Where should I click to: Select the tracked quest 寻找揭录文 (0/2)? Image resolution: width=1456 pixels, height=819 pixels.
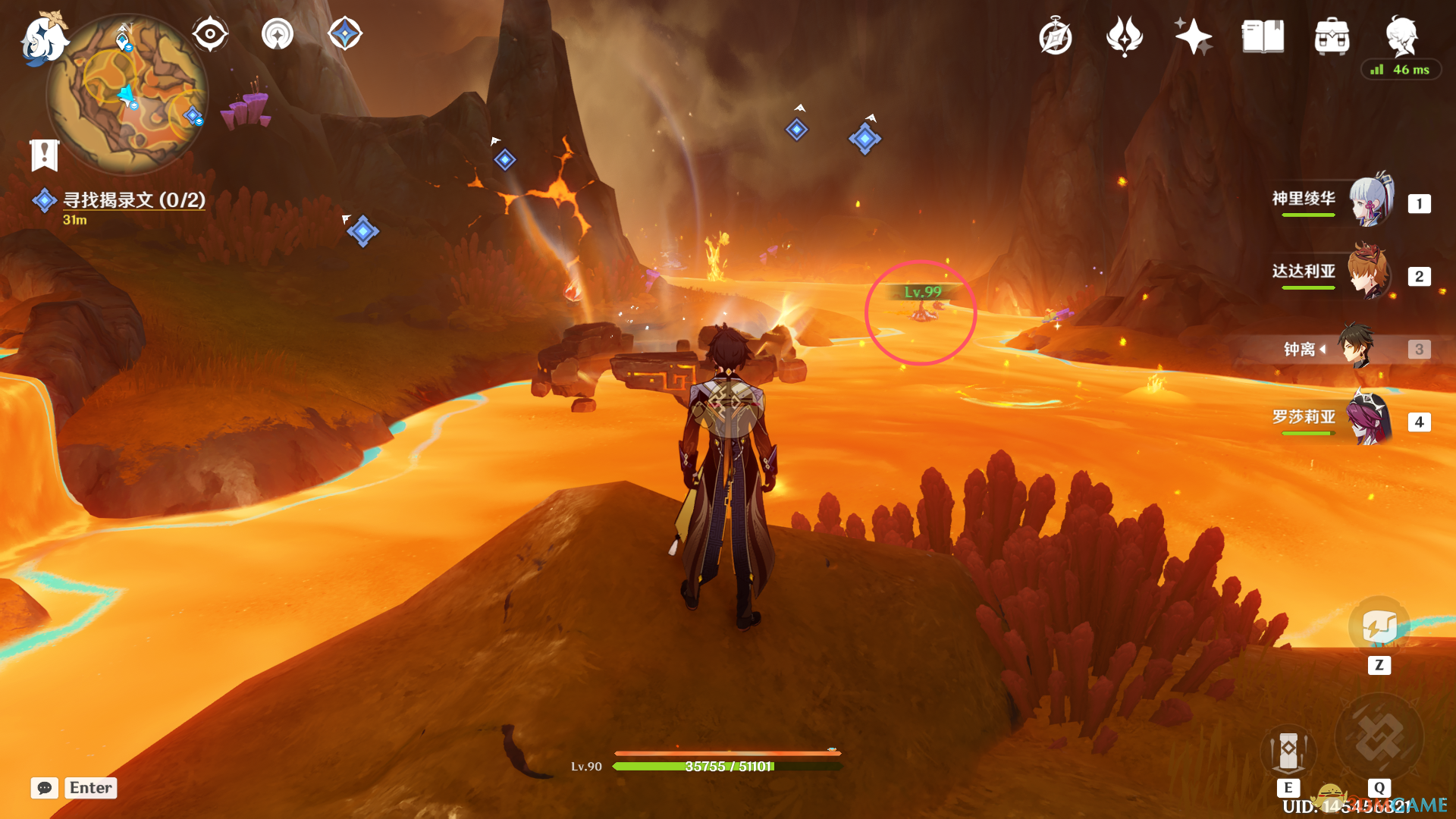133,200
